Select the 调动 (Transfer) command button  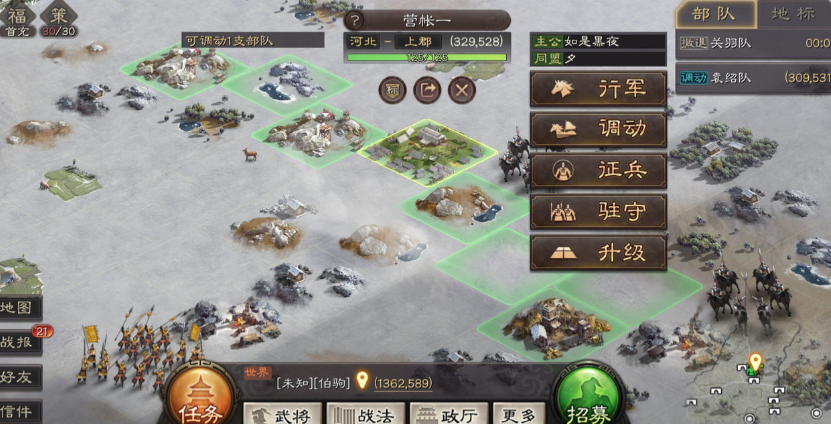[598, 129]
